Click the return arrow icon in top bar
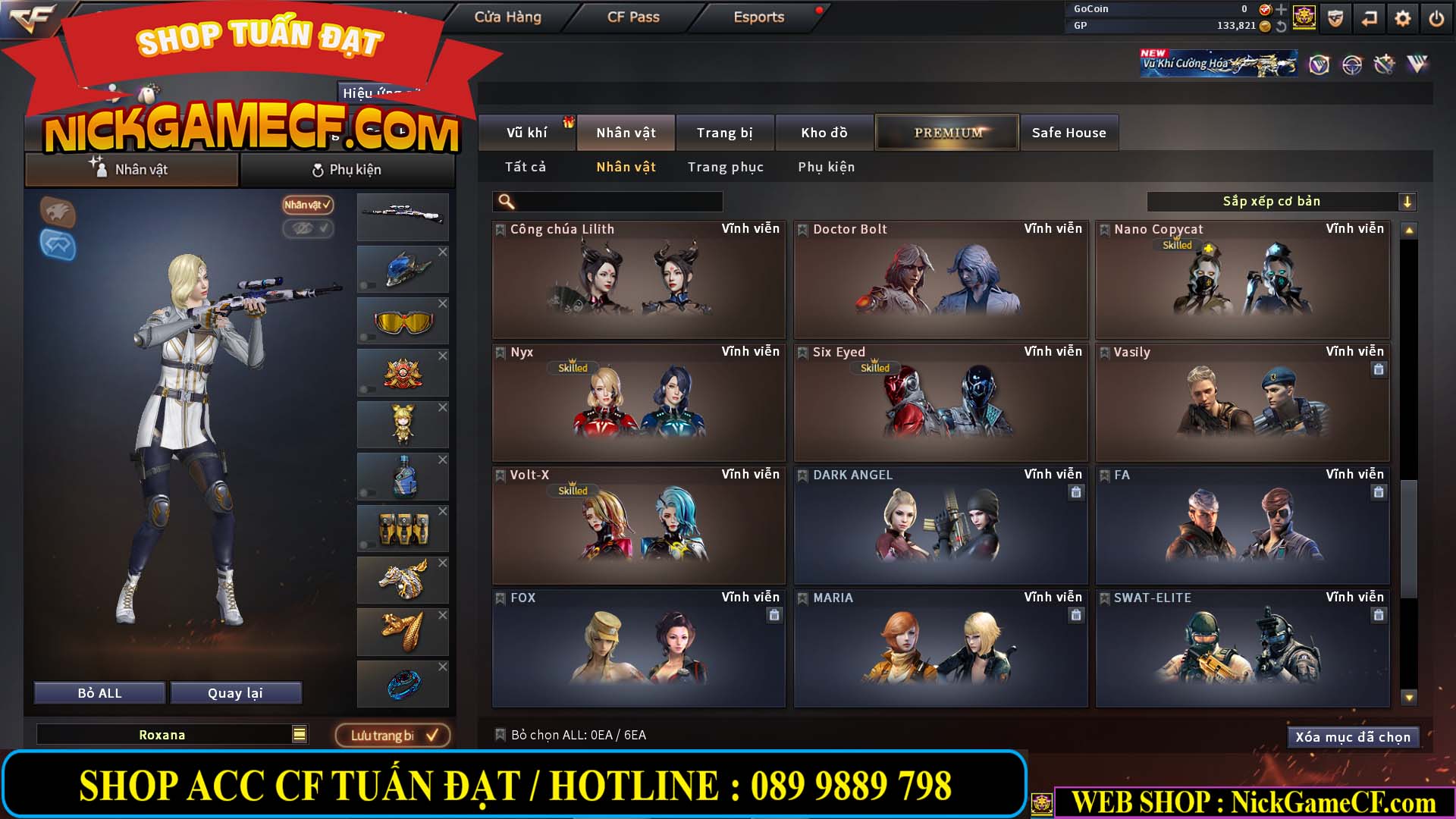The width and height of the screenshot is (1456, 819). tap(1370, 18)
